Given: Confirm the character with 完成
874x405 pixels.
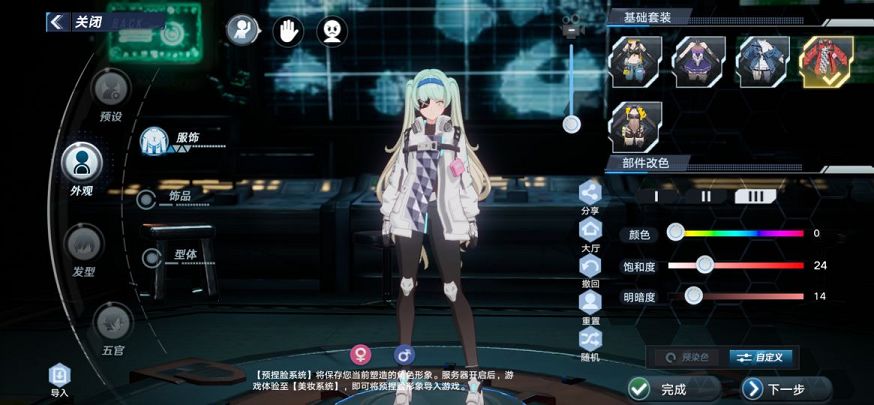Looking at the screenshot, I should [x=662, y=388].
